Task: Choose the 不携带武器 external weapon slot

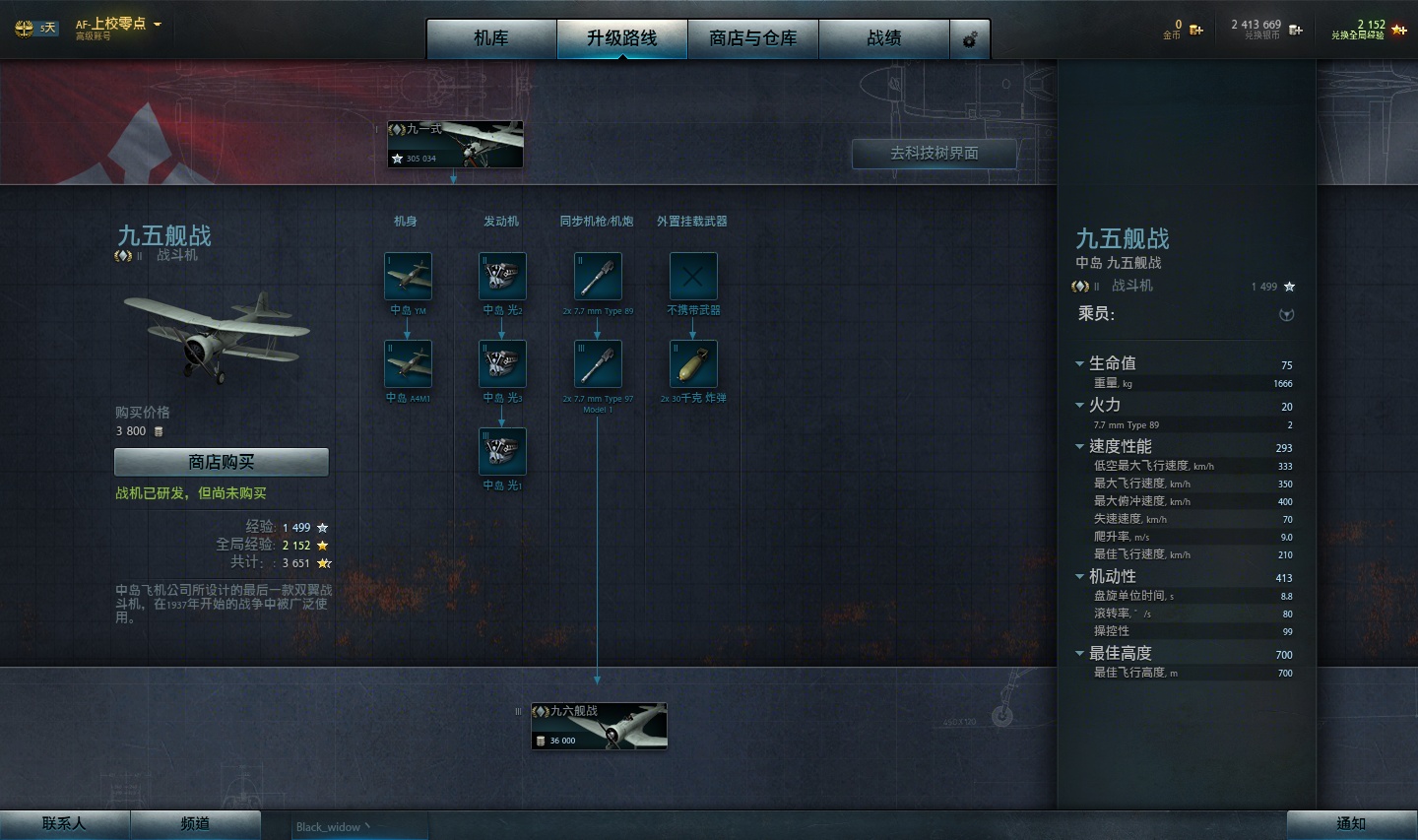Action: [691, 277]
